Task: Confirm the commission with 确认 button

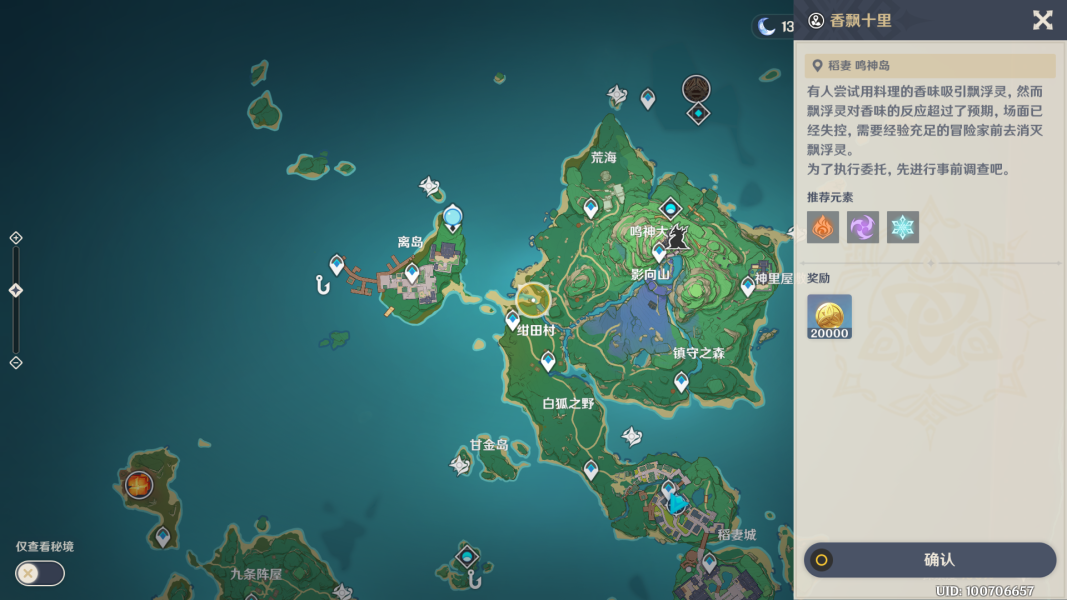Action: [930, 560]
